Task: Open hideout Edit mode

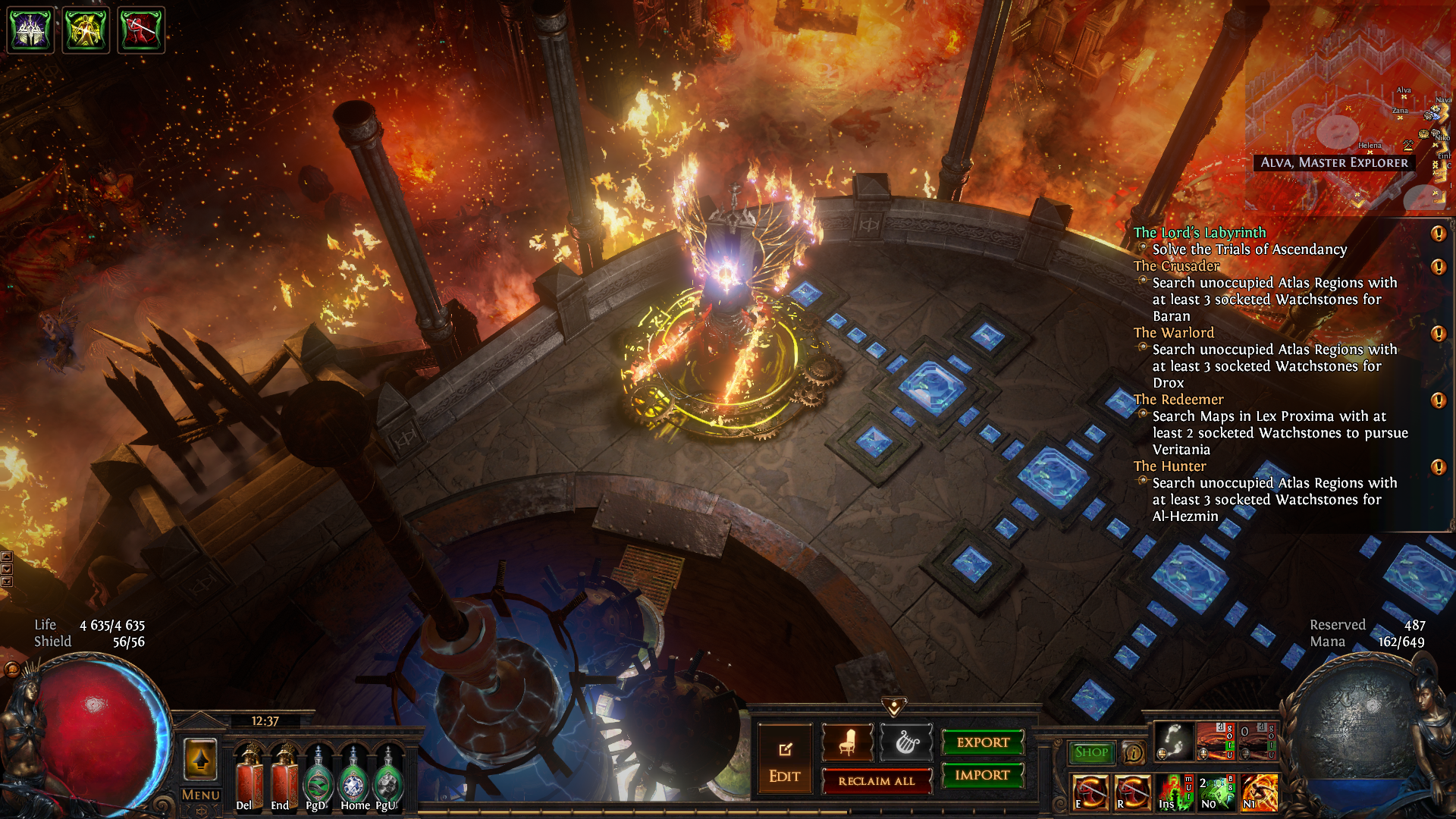Action: (x=784, y=761)
